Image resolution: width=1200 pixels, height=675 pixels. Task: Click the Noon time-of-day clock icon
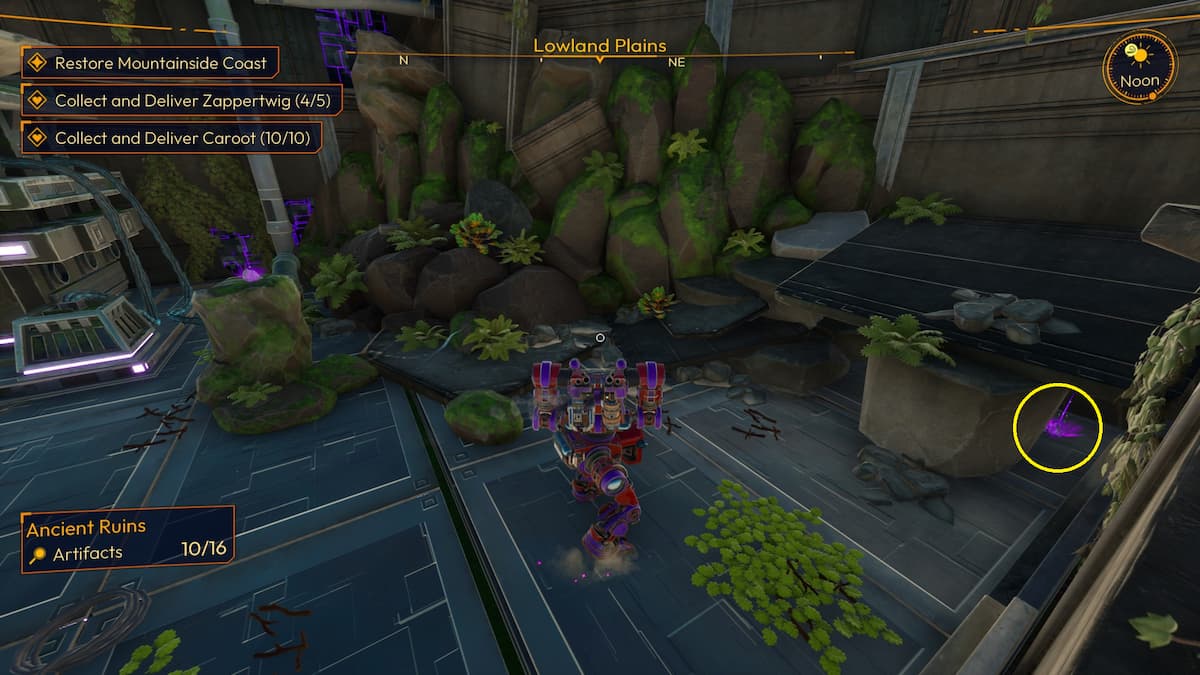pos(1139,66)
